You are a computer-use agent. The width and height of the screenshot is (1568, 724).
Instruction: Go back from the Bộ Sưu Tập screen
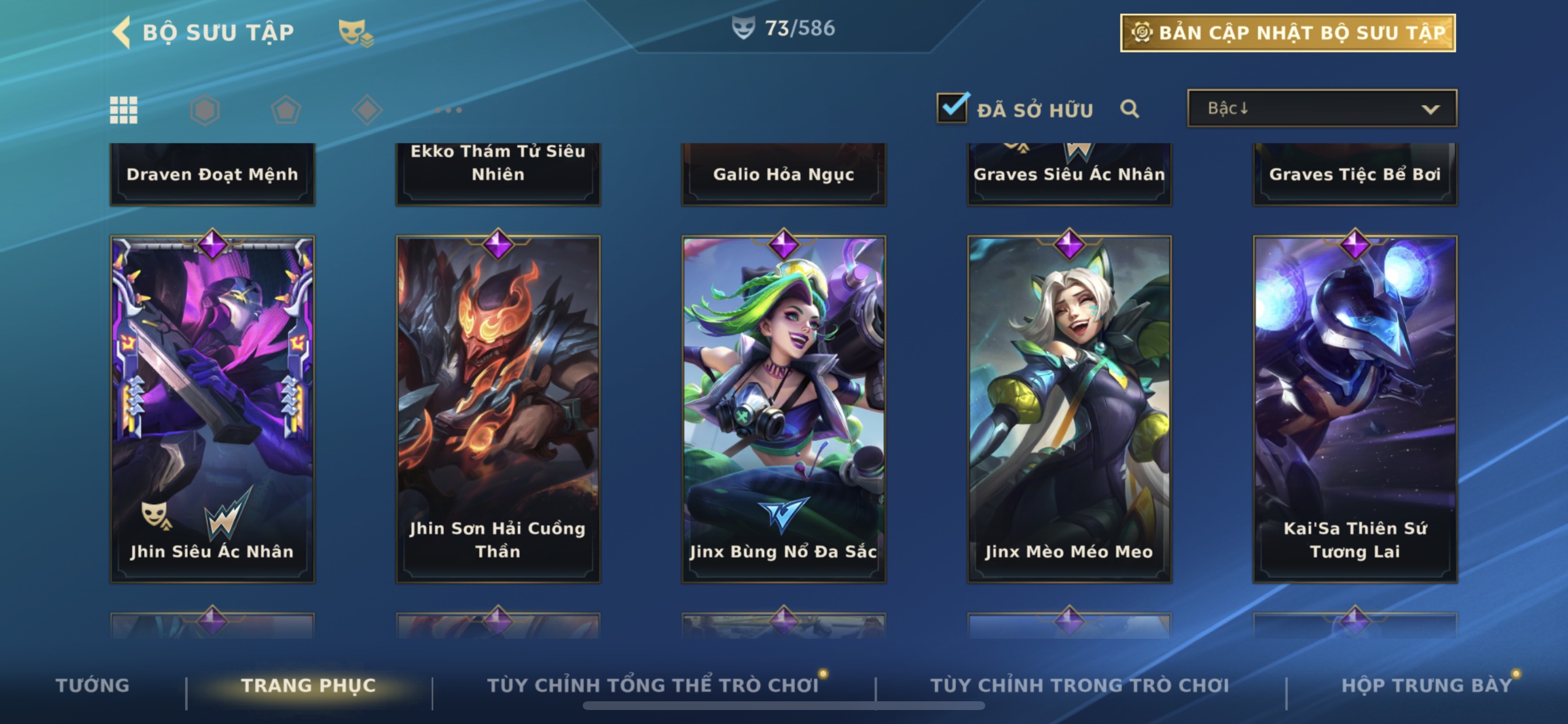123,31
